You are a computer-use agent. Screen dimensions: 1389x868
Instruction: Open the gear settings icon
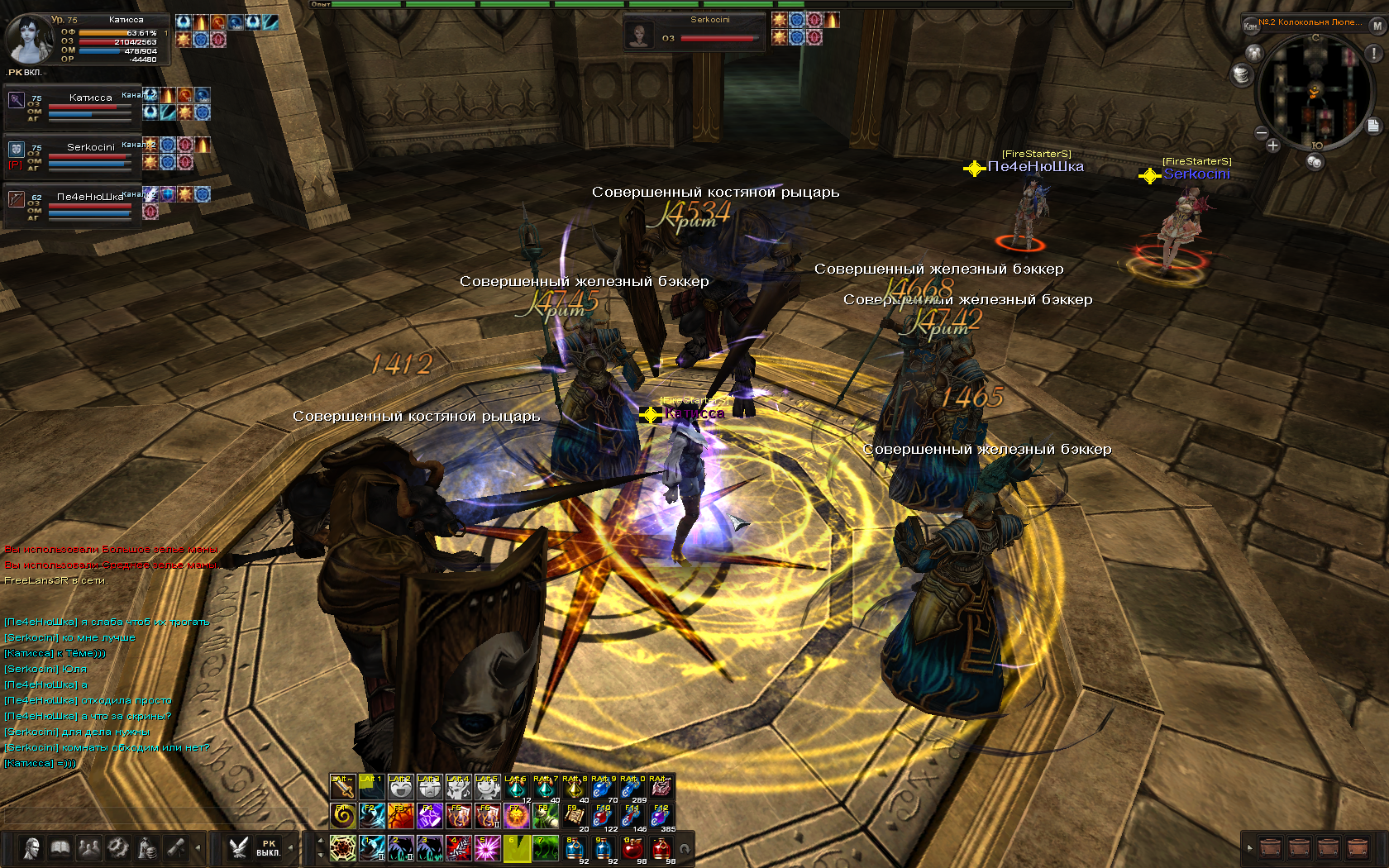[x=118, y=848]
